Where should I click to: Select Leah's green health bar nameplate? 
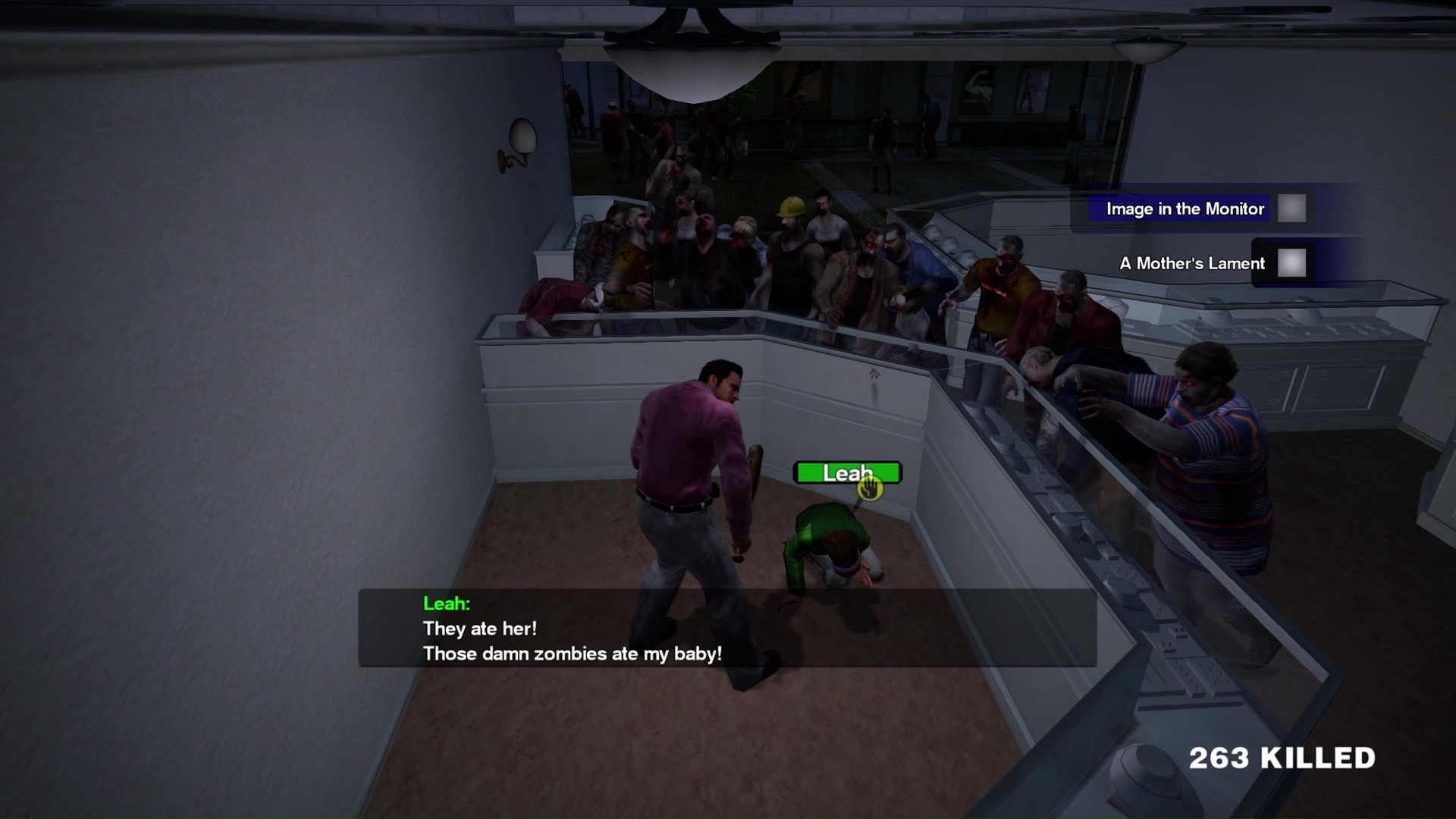(x=847, y=472)
